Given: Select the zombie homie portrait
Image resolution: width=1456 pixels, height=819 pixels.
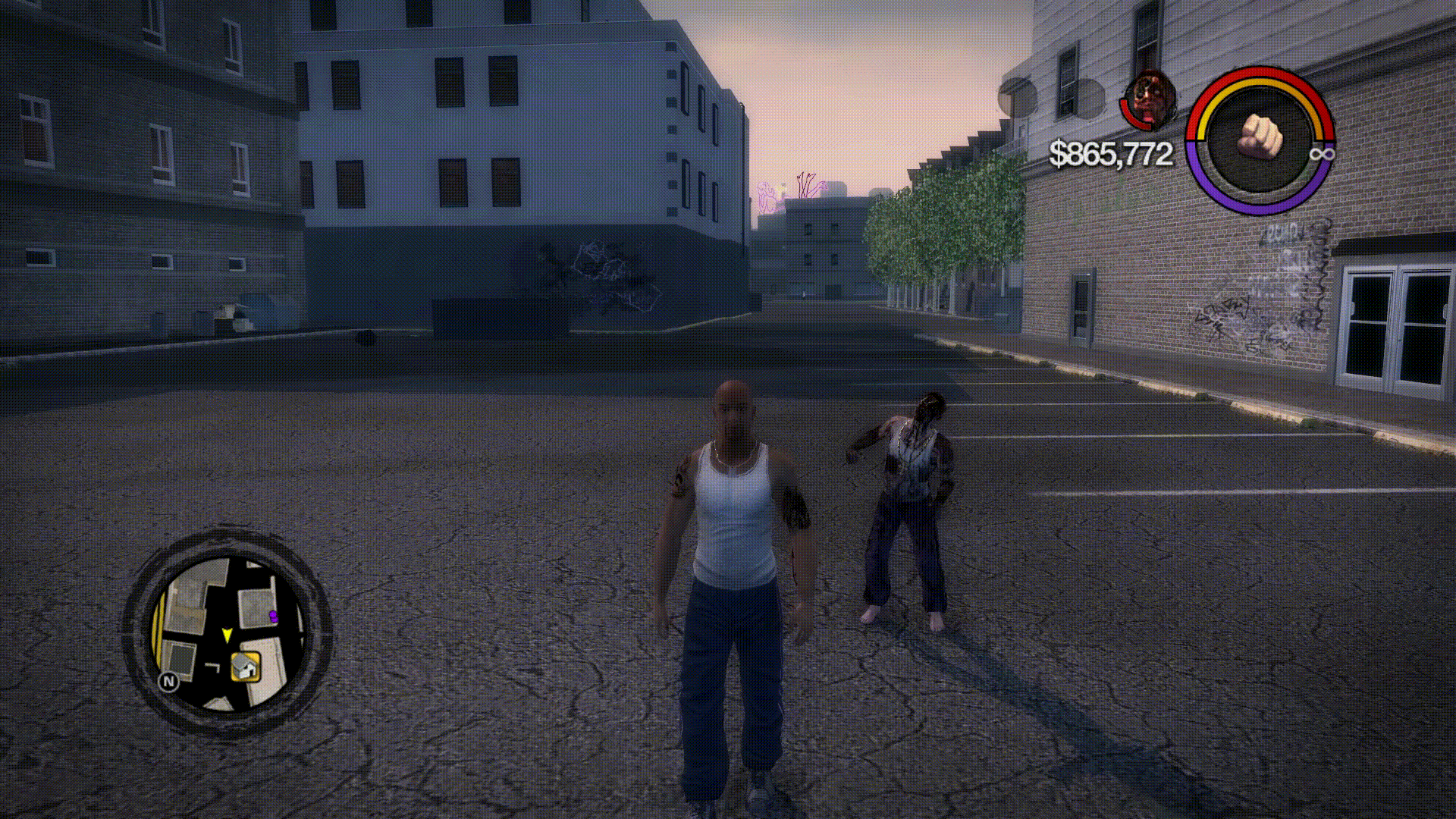Looking at the screenshot, I should click(x=1150, y=99).
